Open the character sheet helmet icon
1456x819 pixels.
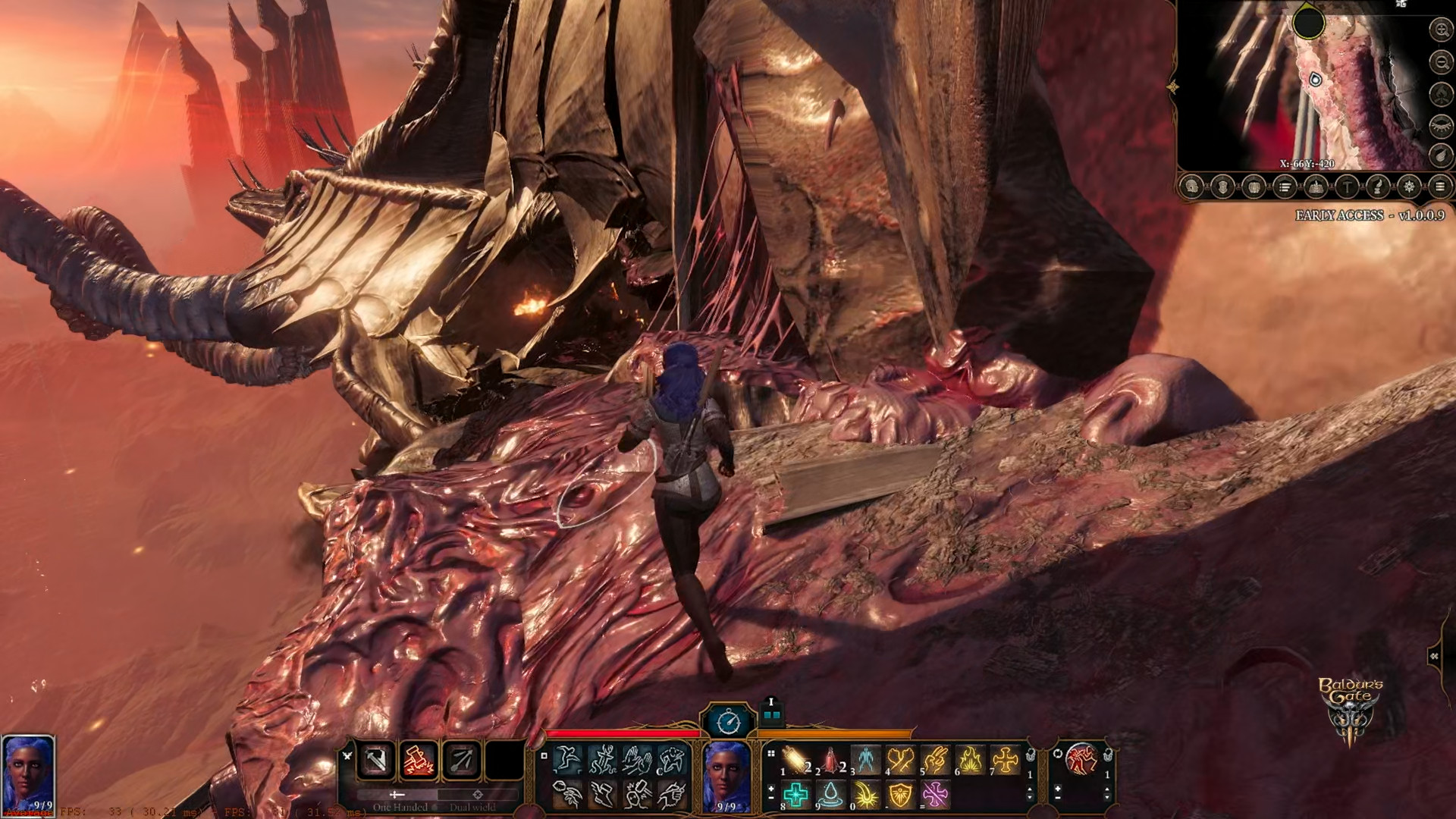[x=1191, y=187]
